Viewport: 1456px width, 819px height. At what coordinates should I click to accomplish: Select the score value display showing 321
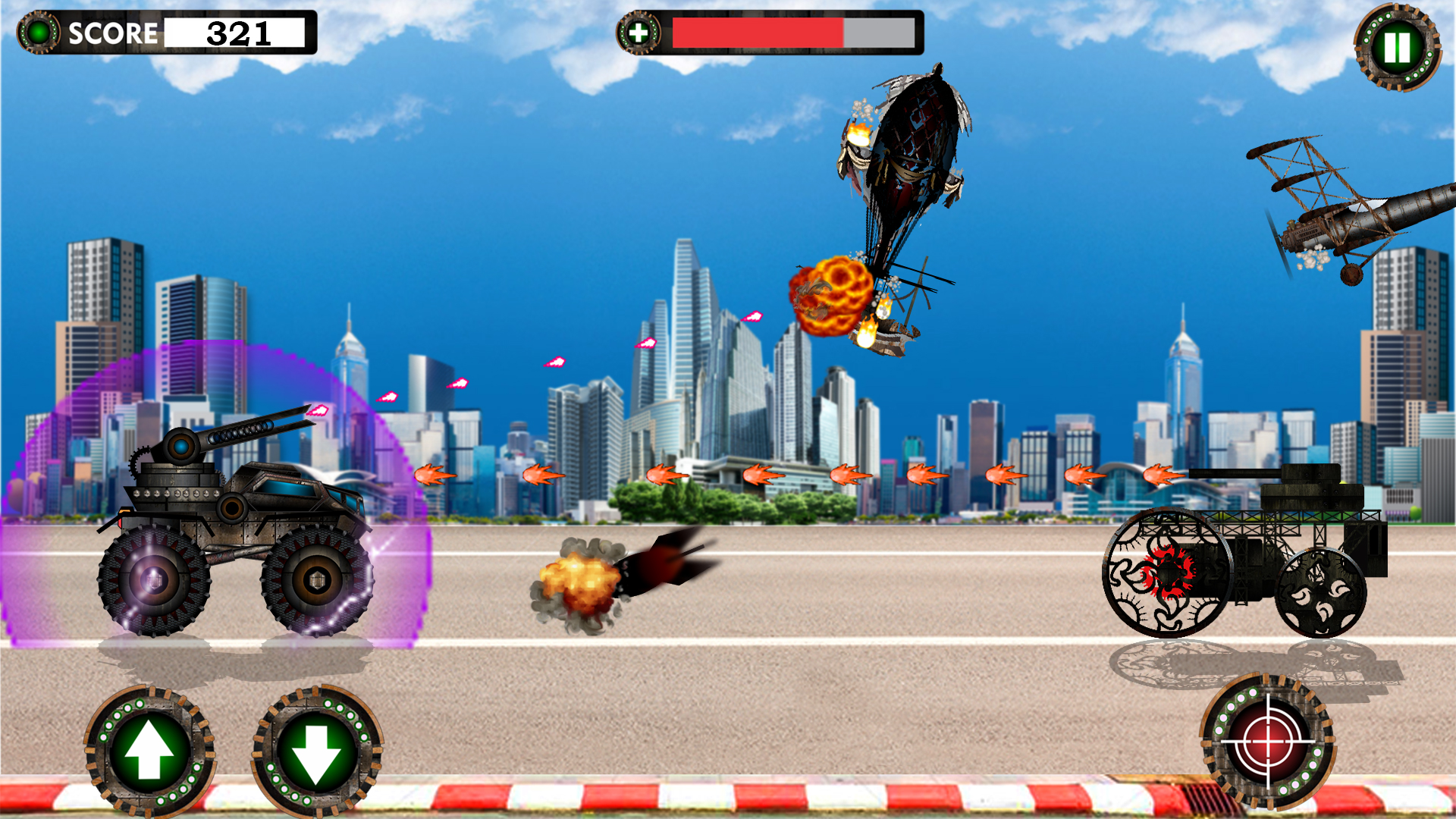tap(237, 33)
